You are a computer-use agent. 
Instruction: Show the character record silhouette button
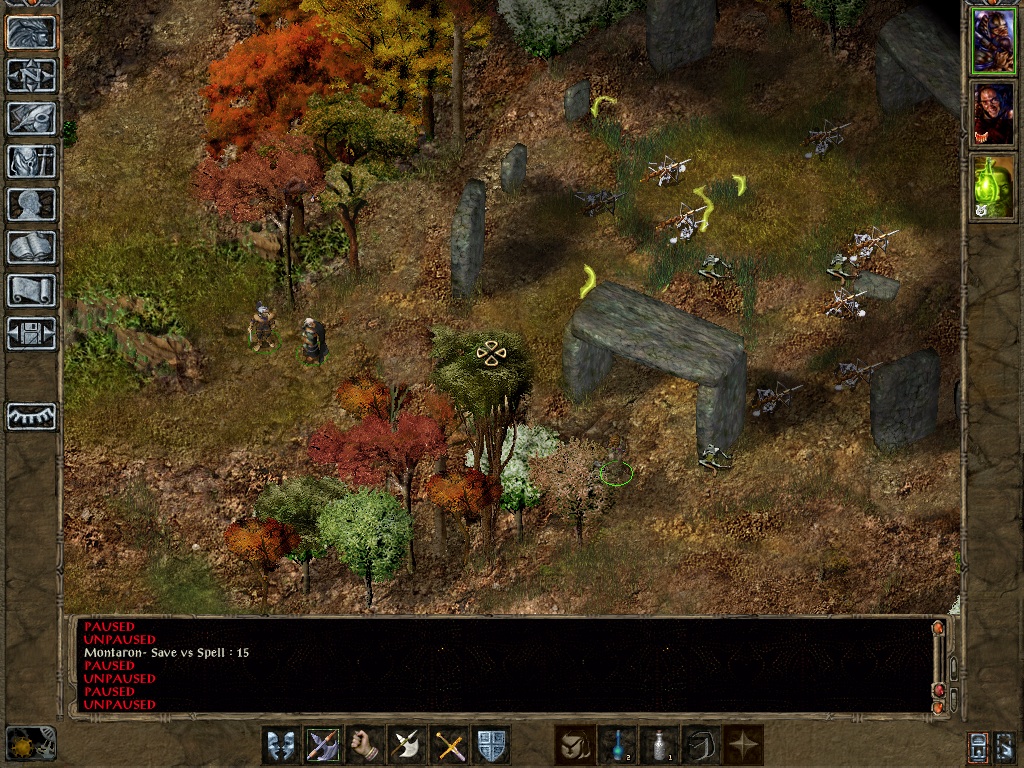pos(31,204)
